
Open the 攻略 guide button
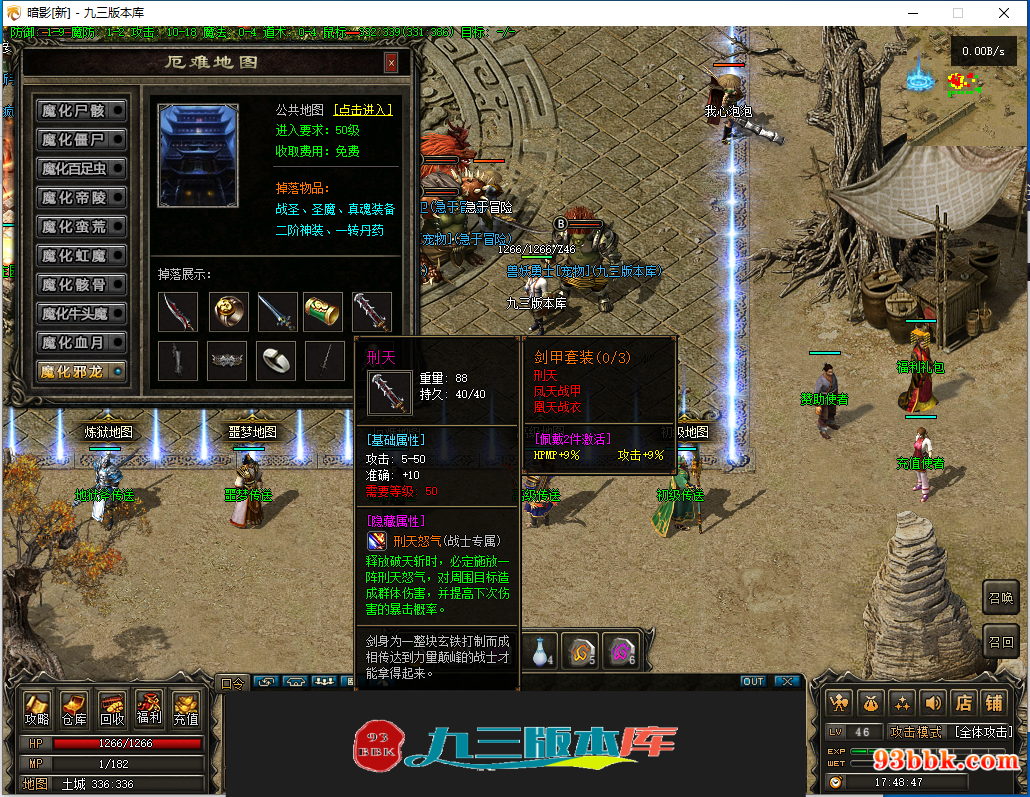point(37,709)
